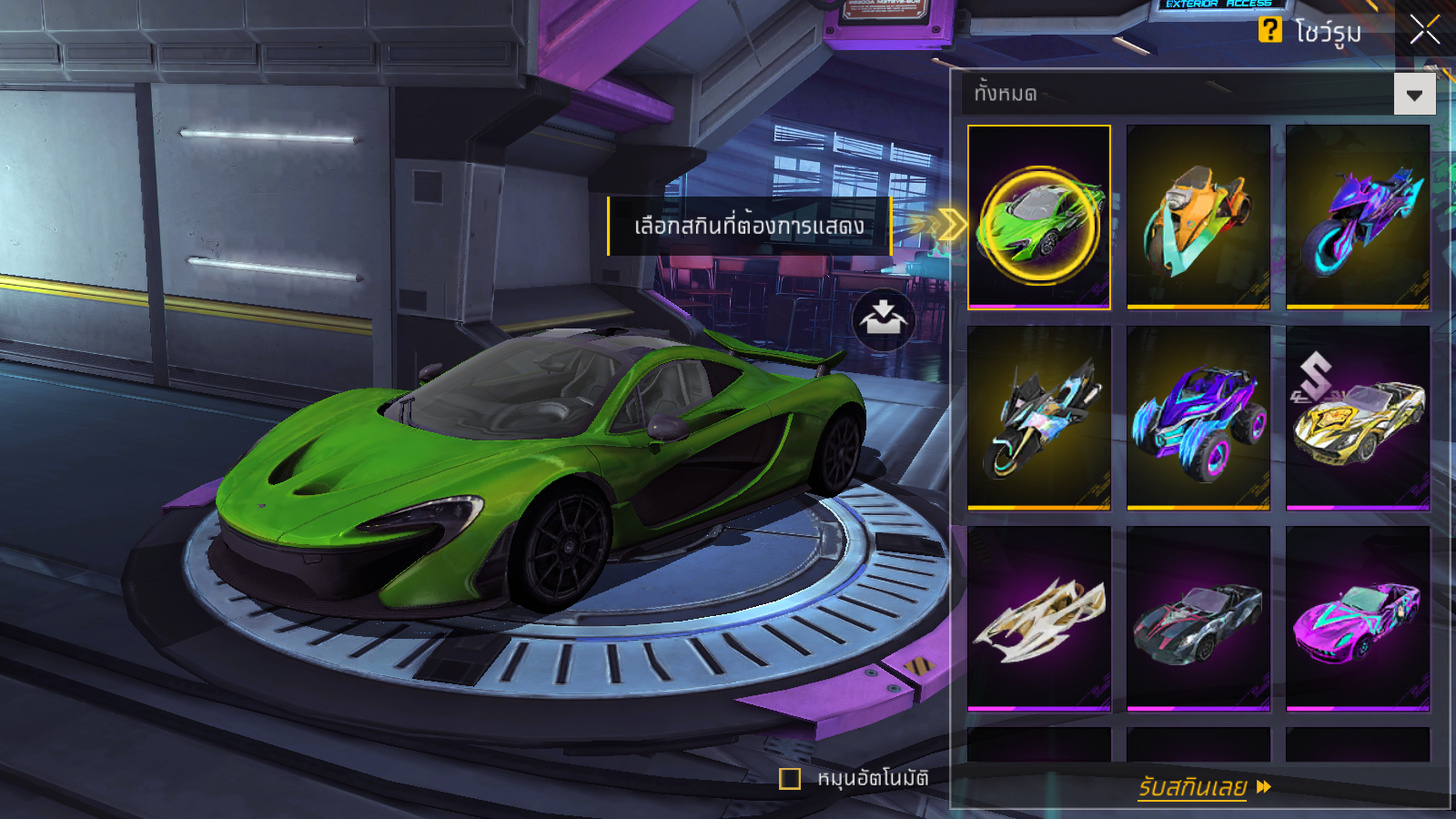Select the green sports car skin
This screenshot has height=819, width=1456.
pyautogui.click(x=1039, y=217)
